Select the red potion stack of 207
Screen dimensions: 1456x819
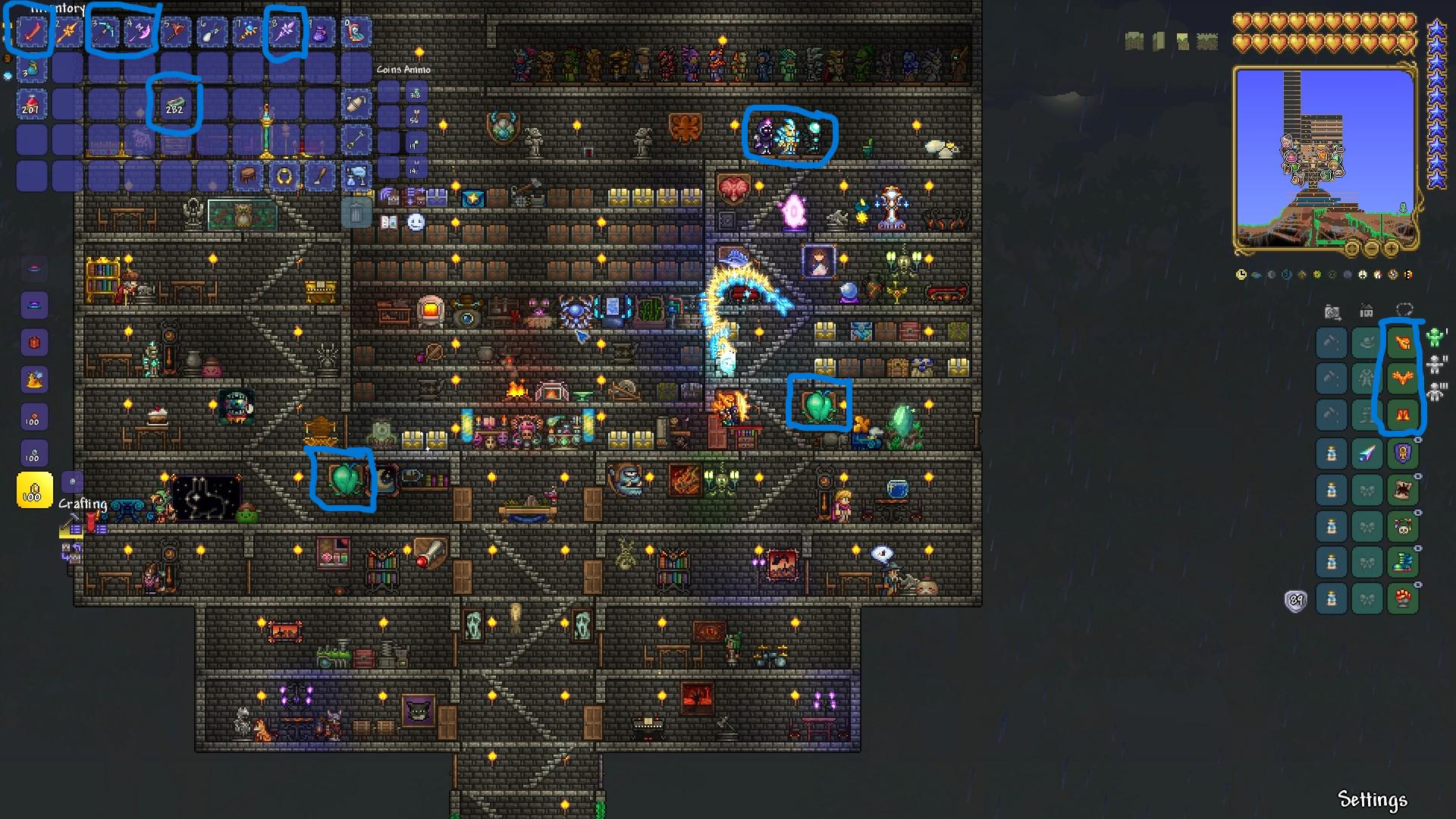31,105
